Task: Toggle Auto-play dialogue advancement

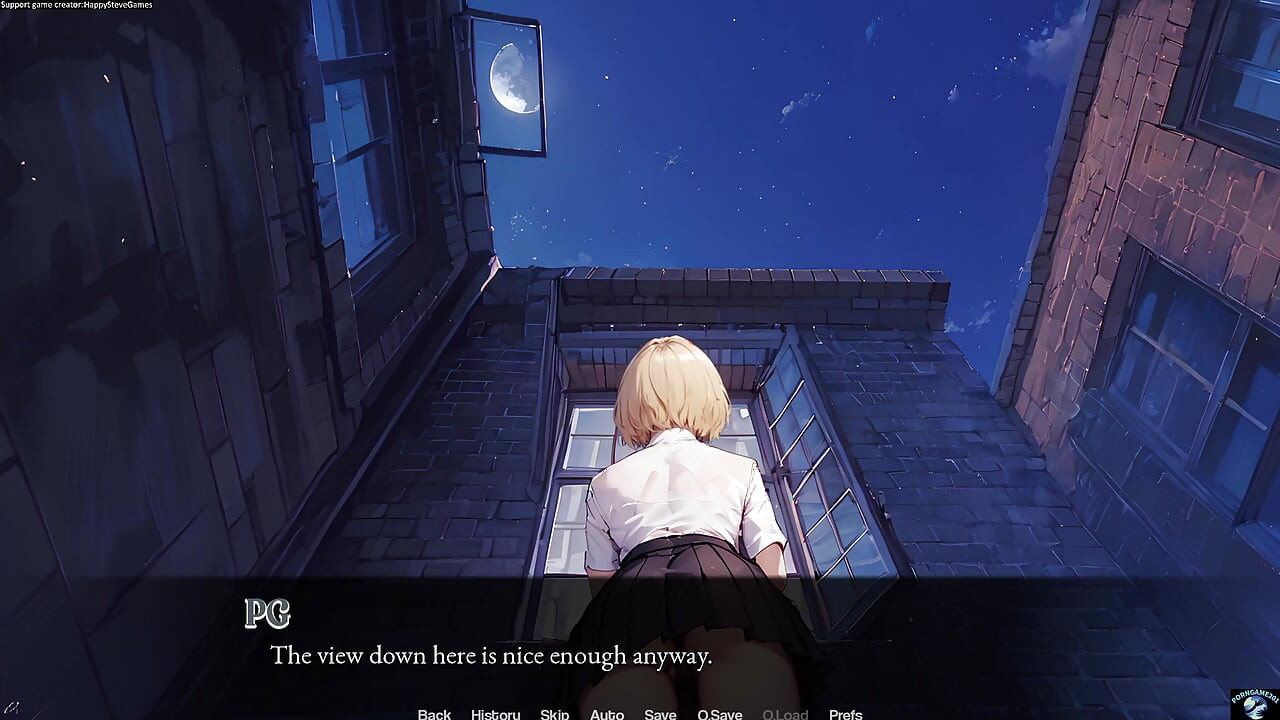Action: point(607,714)
